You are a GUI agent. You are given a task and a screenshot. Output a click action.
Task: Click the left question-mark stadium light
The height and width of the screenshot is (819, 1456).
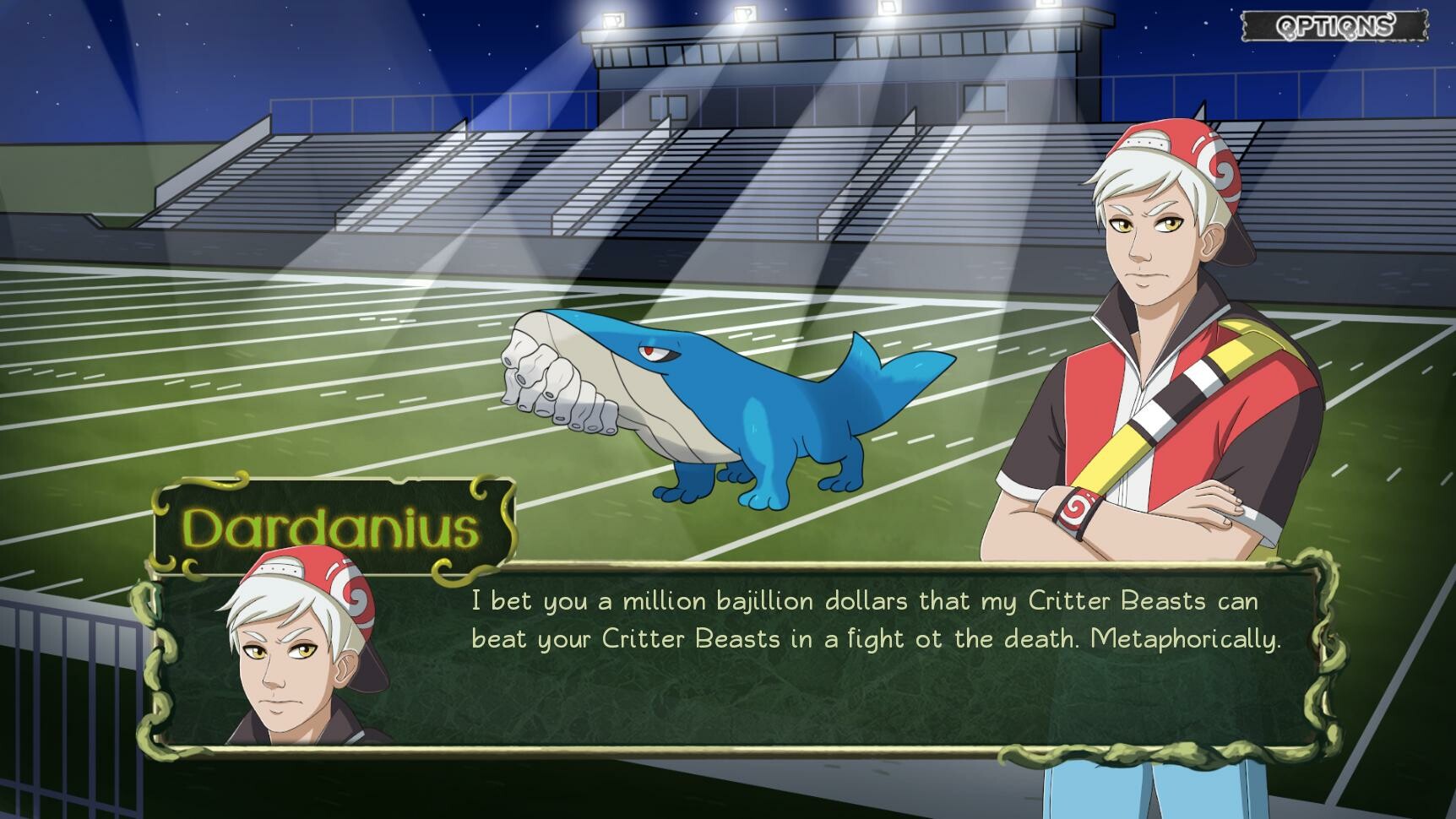pos(614,19)
